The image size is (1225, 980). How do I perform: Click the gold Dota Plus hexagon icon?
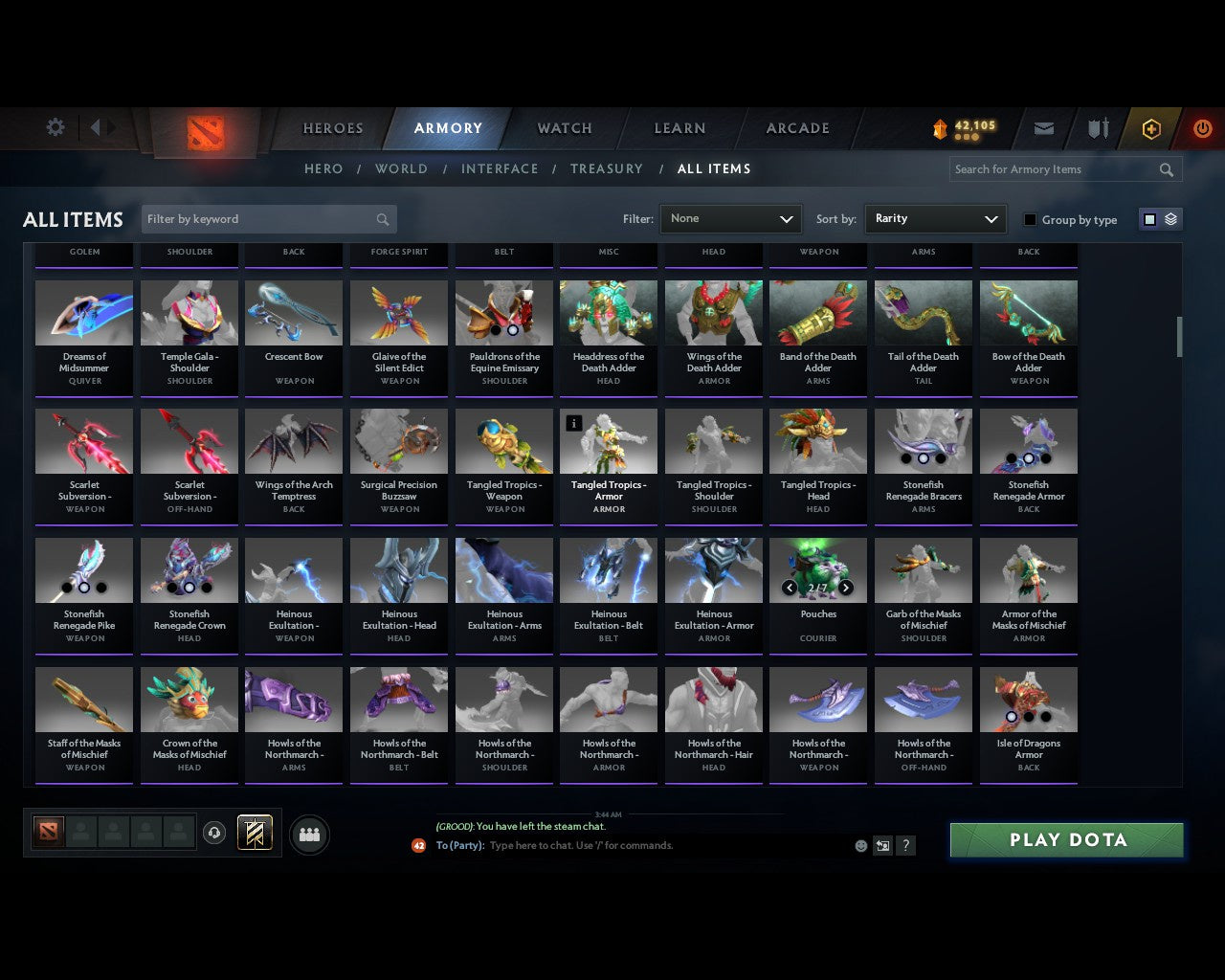pos(1150,127)
